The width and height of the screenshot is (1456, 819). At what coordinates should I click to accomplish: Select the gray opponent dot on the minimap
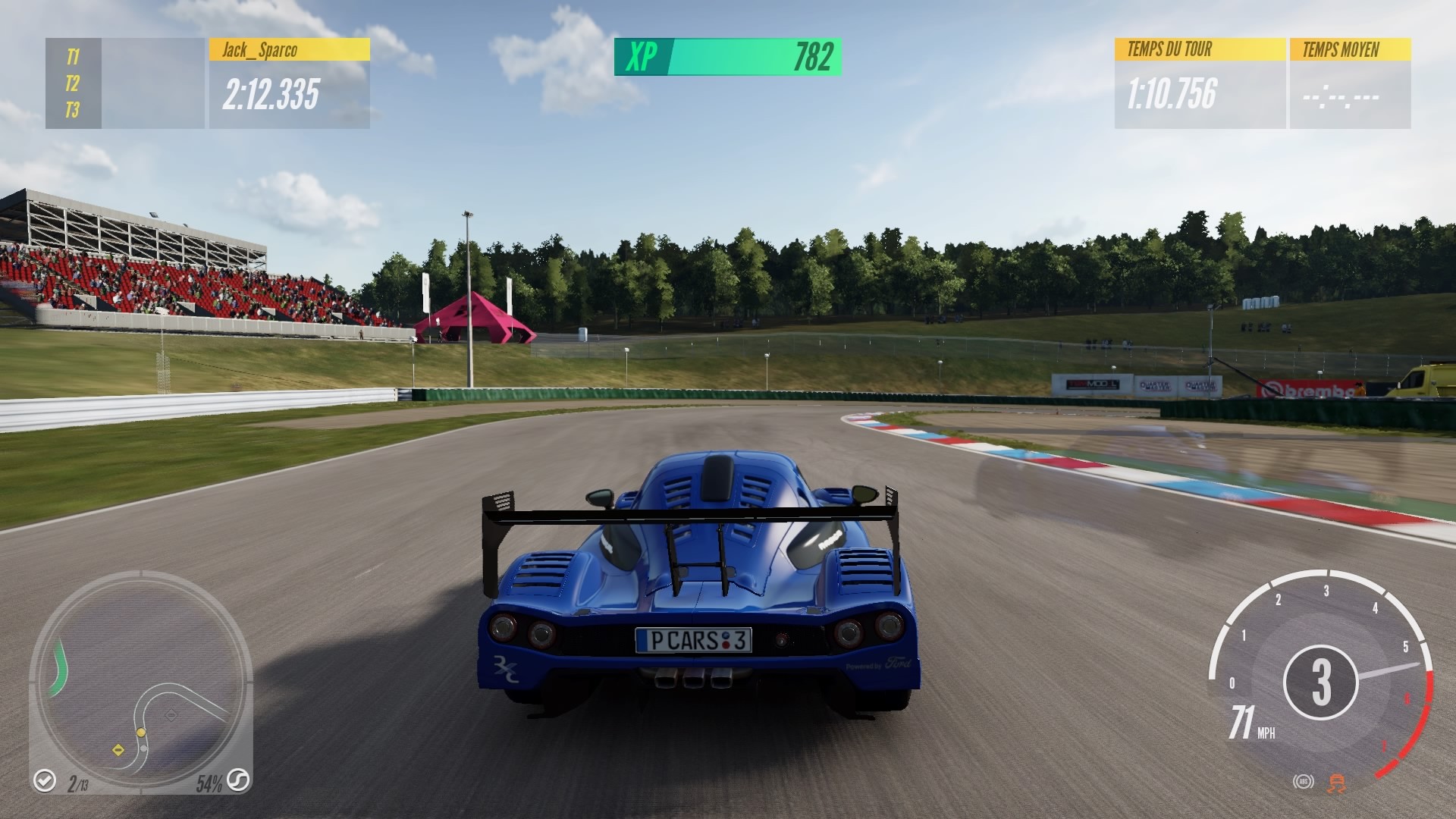(x=143, y=748)
